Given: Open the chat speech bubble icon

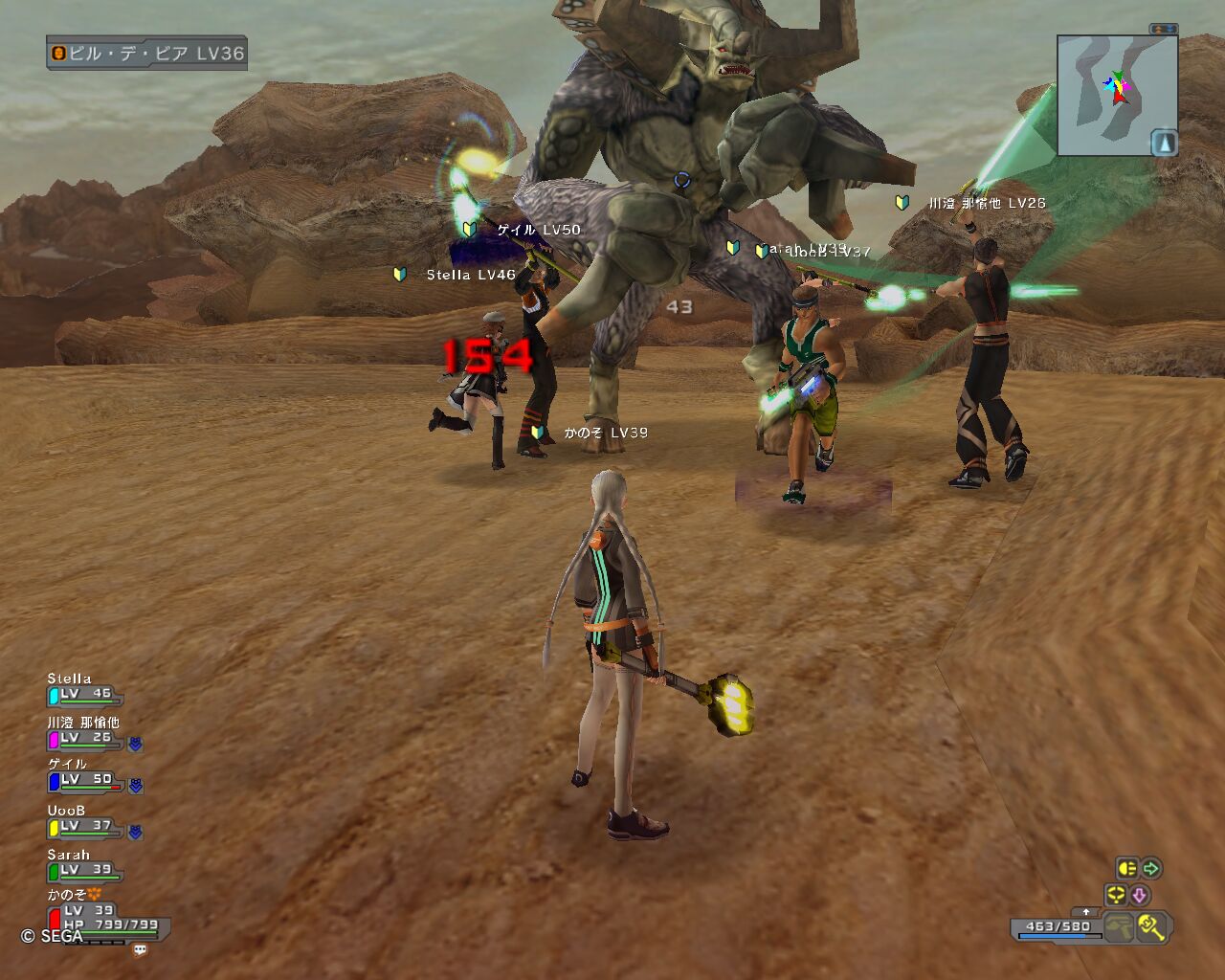Looking at the screenshot, I should click(141, 950).
